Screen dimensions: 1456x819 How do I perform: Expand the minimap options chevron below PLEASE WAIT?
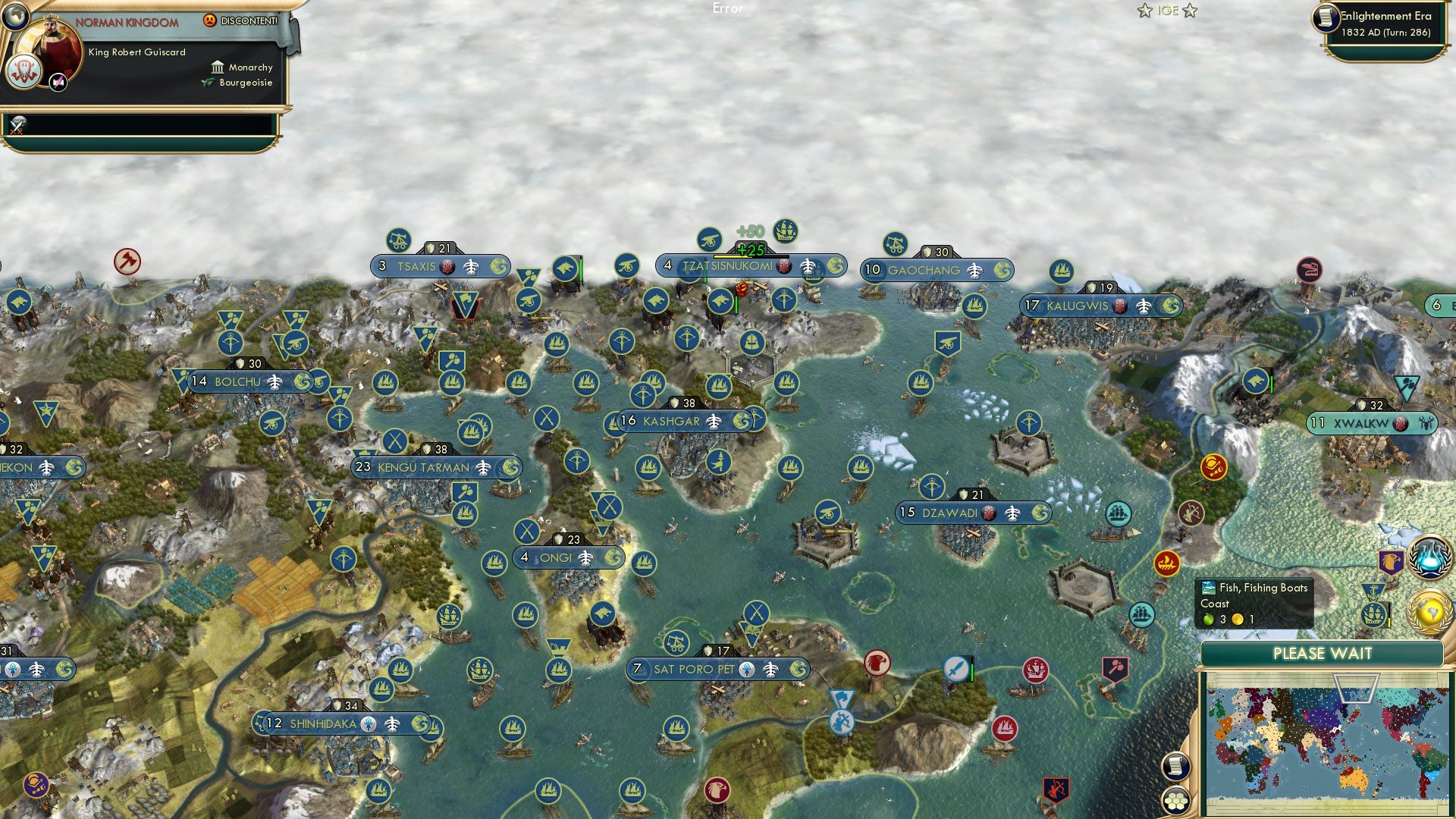point(1356,687)
